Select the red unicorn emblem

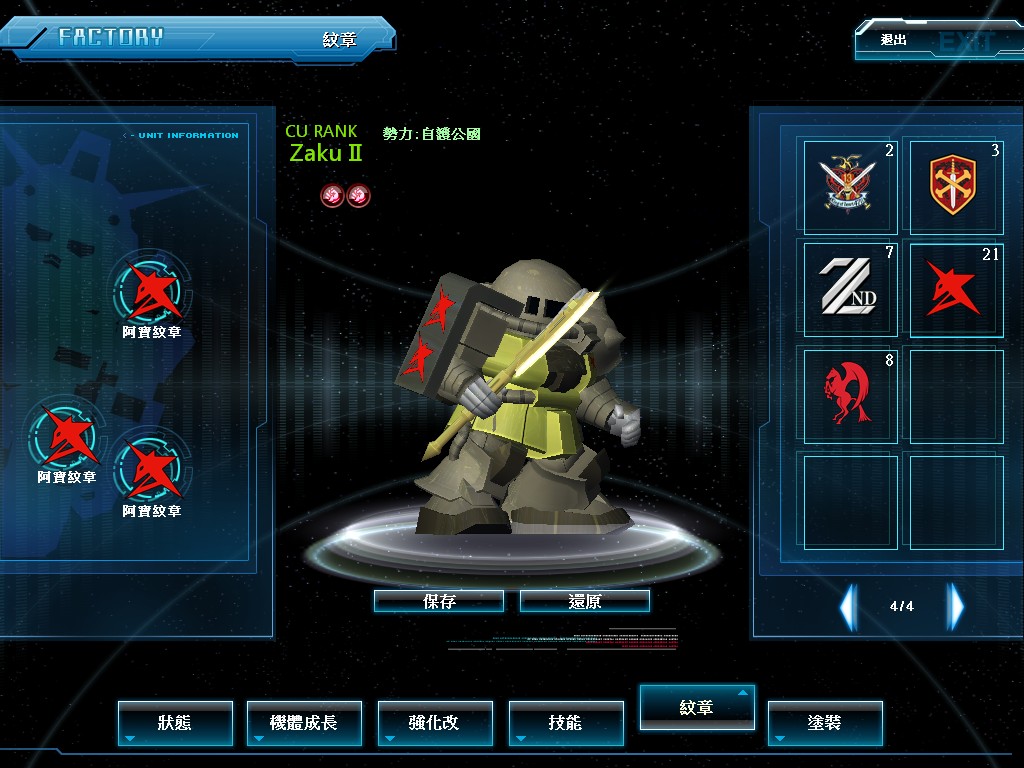(x=851, y=394)
